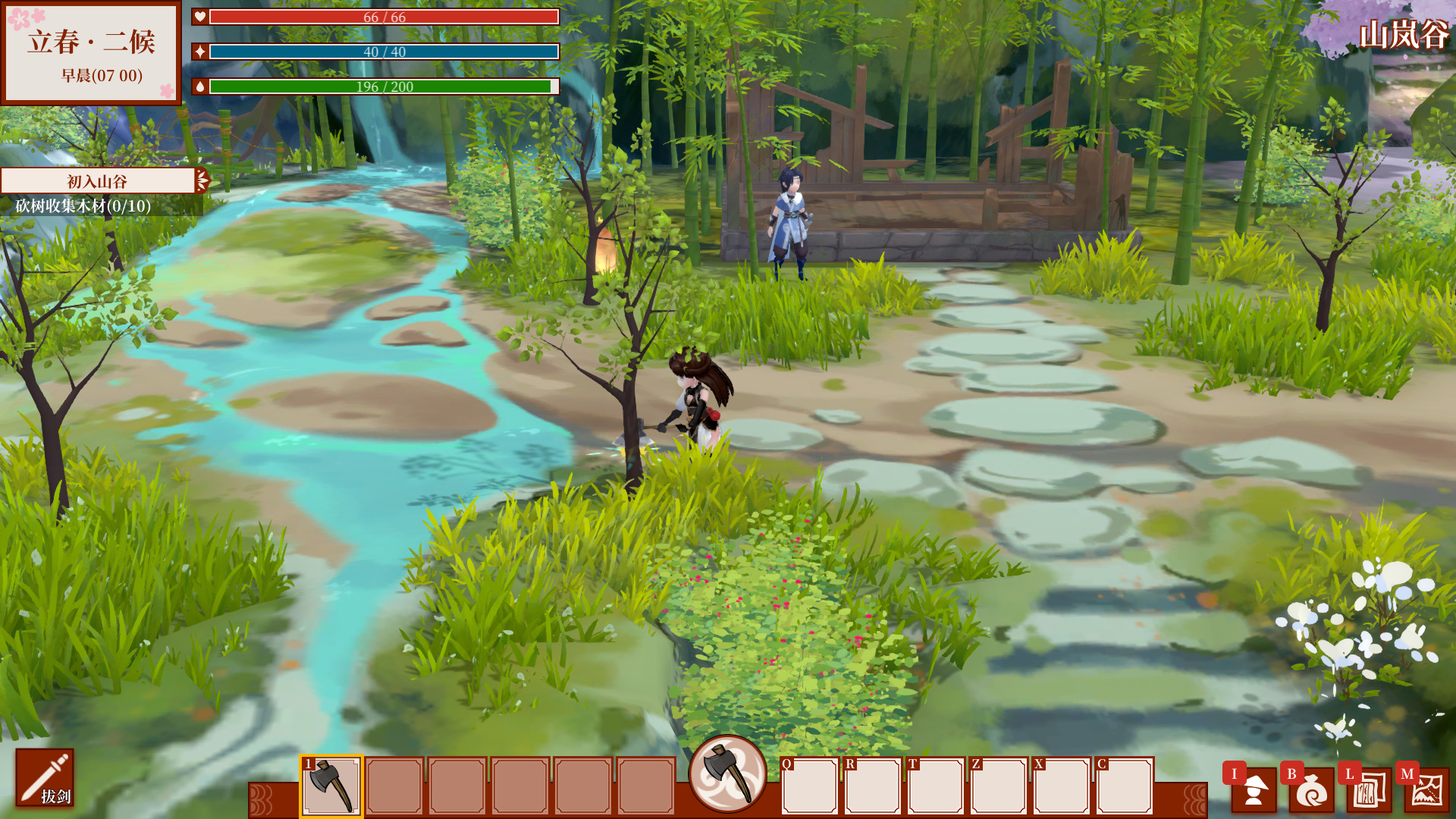Select the X quick slot
The image size is (1456, 819).
[x=1062, y=786]
